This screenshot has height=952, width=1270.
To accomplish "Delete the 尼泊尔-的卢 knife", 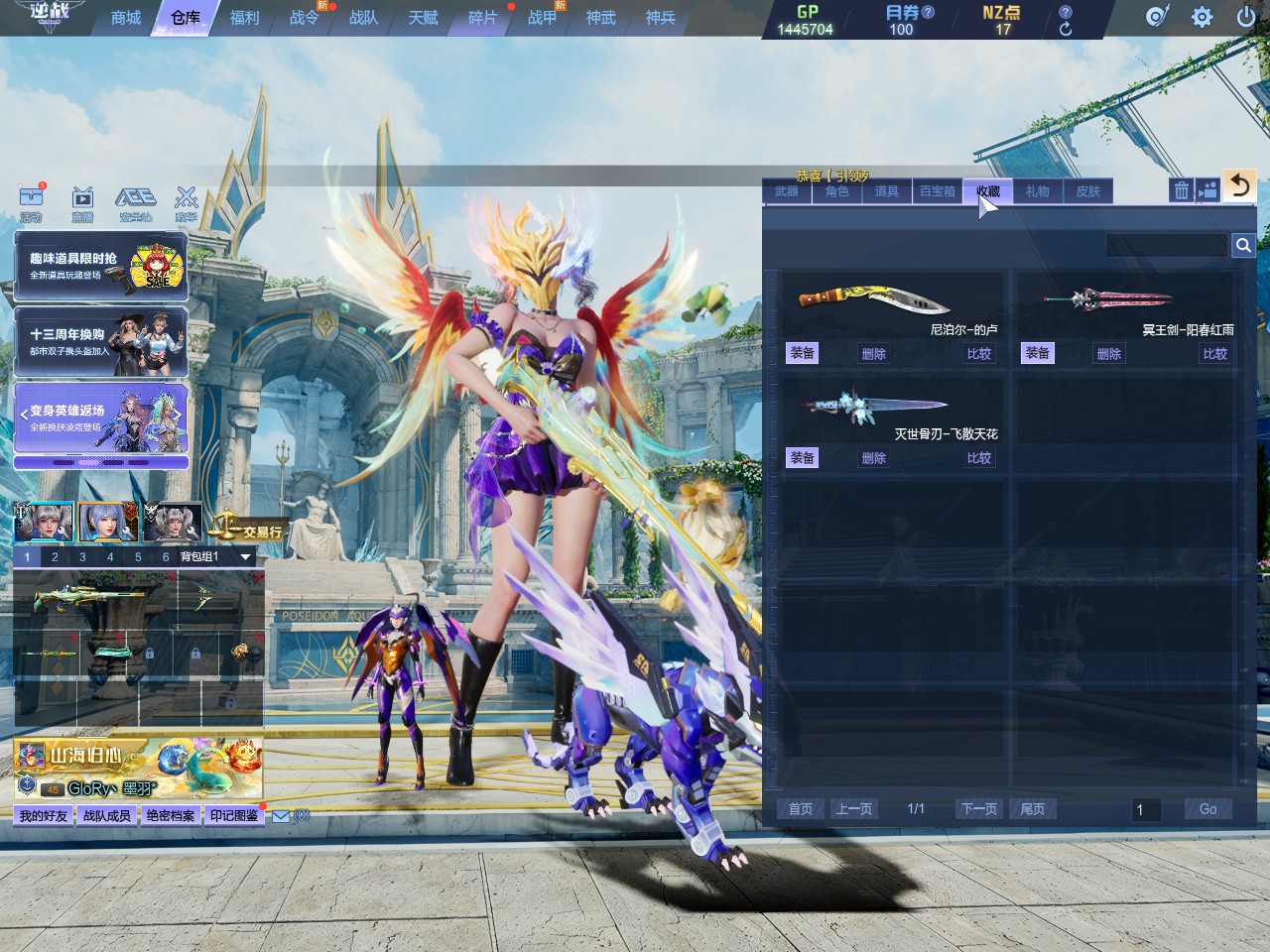I will (873, 353).
